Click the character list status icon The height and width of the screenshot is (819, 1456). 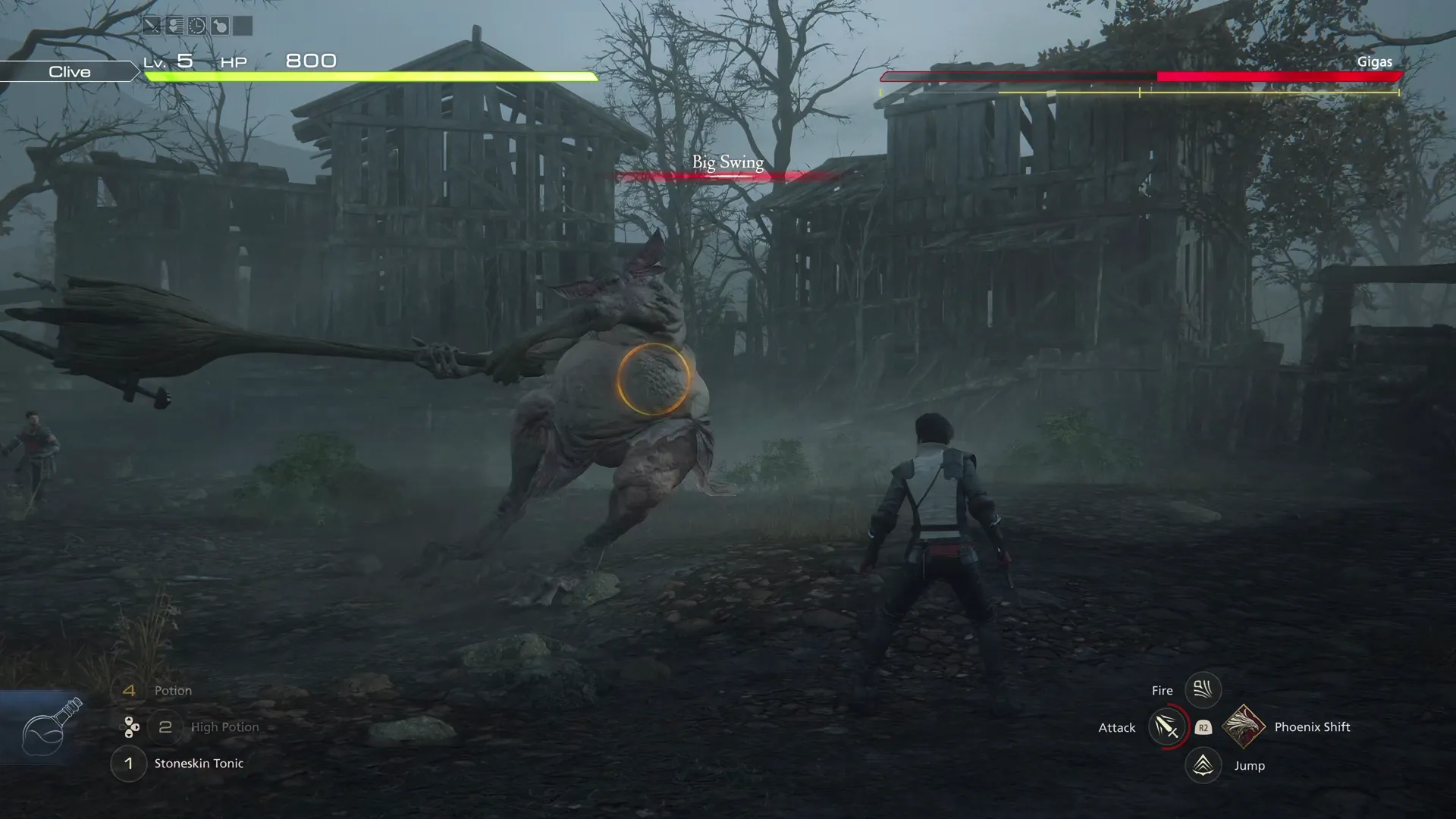(x=174, y=25)
